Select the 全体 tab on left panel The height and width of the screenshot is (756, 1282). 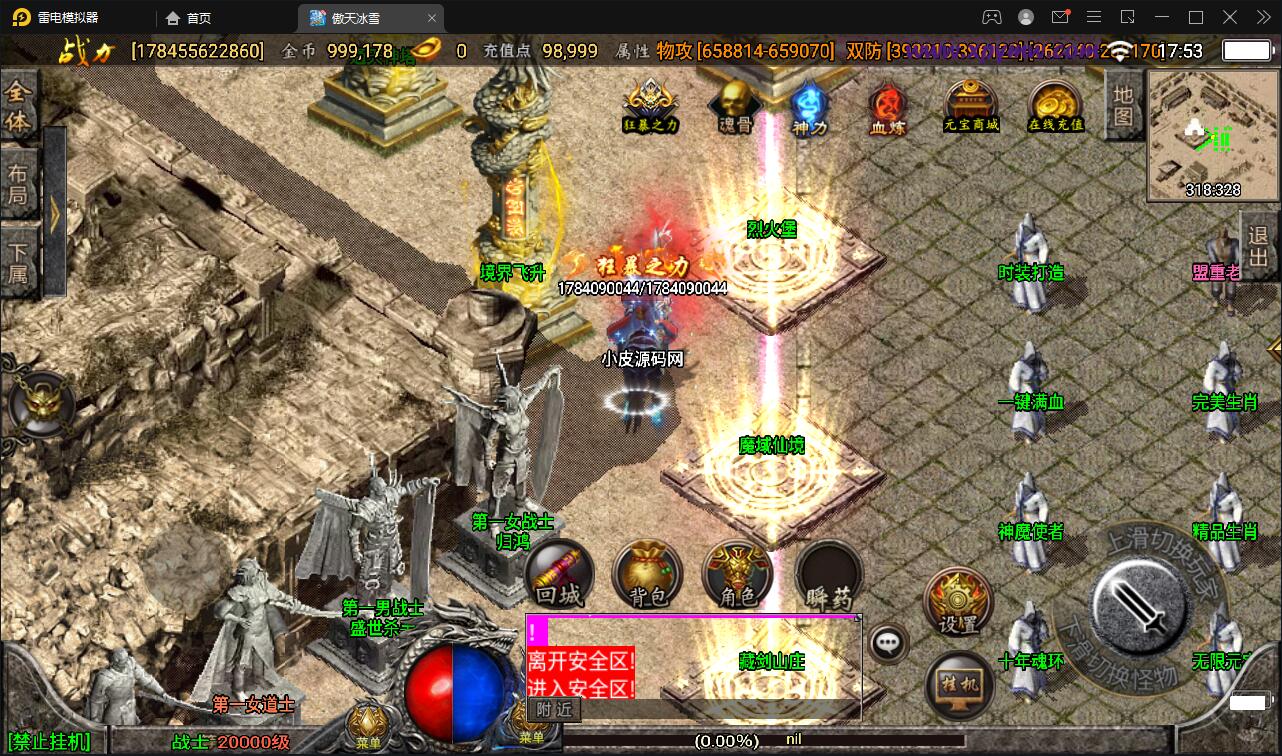(18, 107)
